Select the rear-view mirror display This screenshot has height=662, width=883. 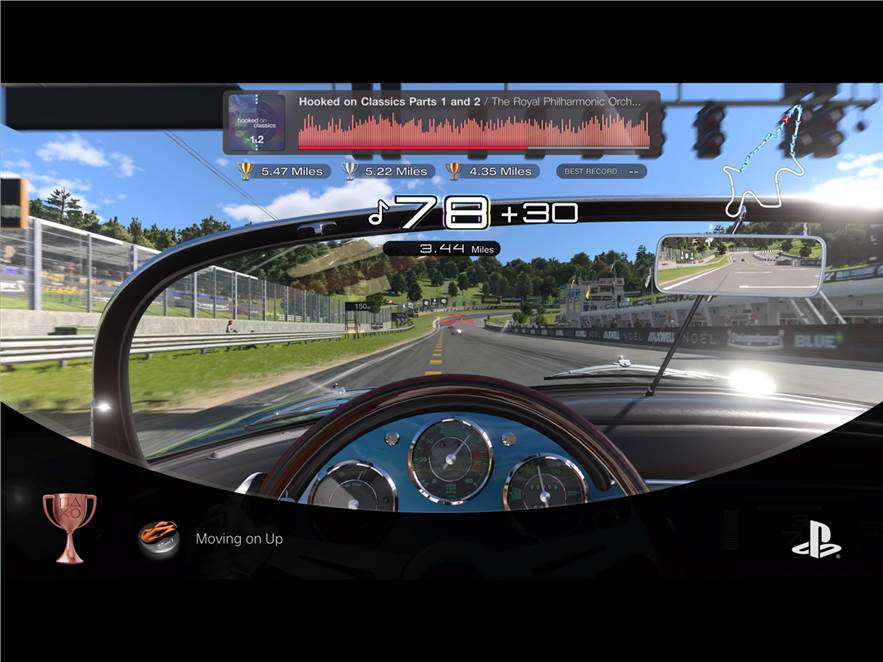[x=741, y=265]
